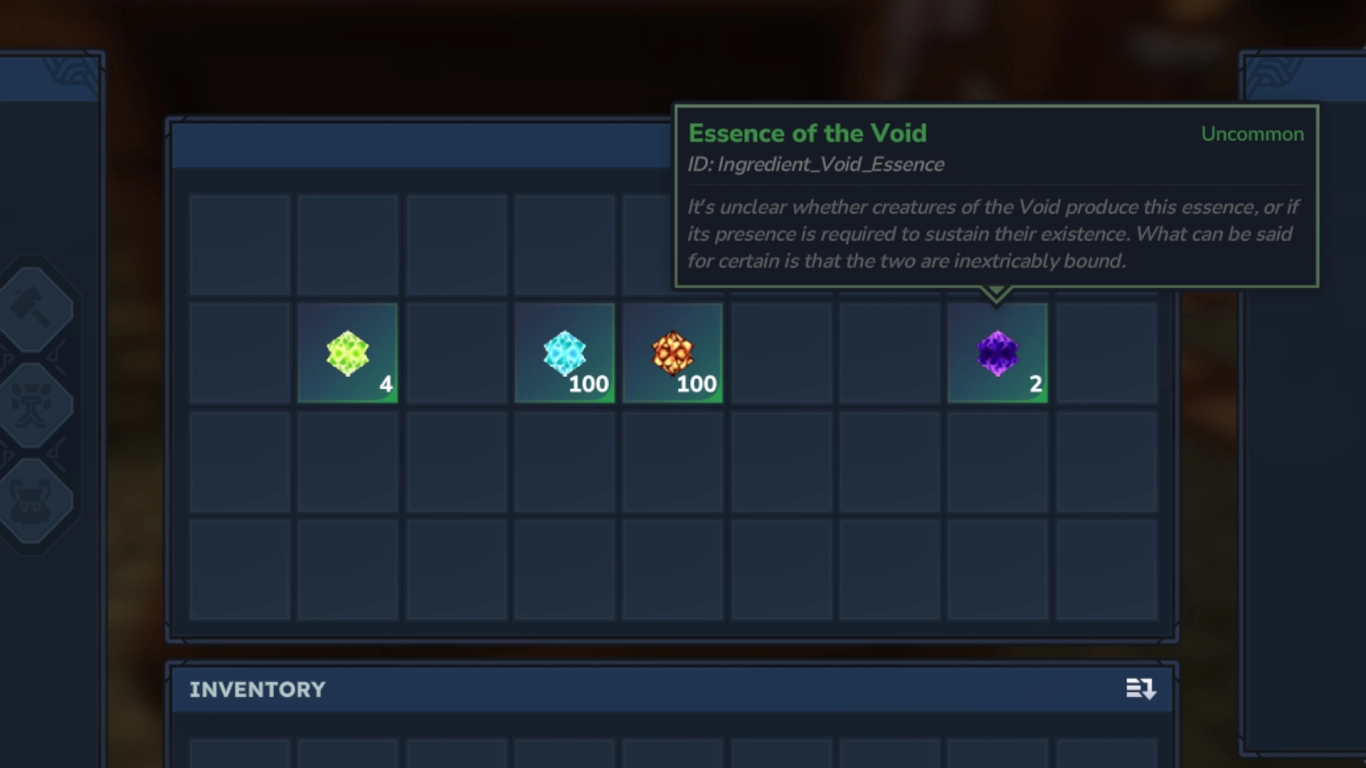This screenshot has width=1366, height=768.
Task: Pick up the orange essence stack
Action: click(x=672, y=352)
